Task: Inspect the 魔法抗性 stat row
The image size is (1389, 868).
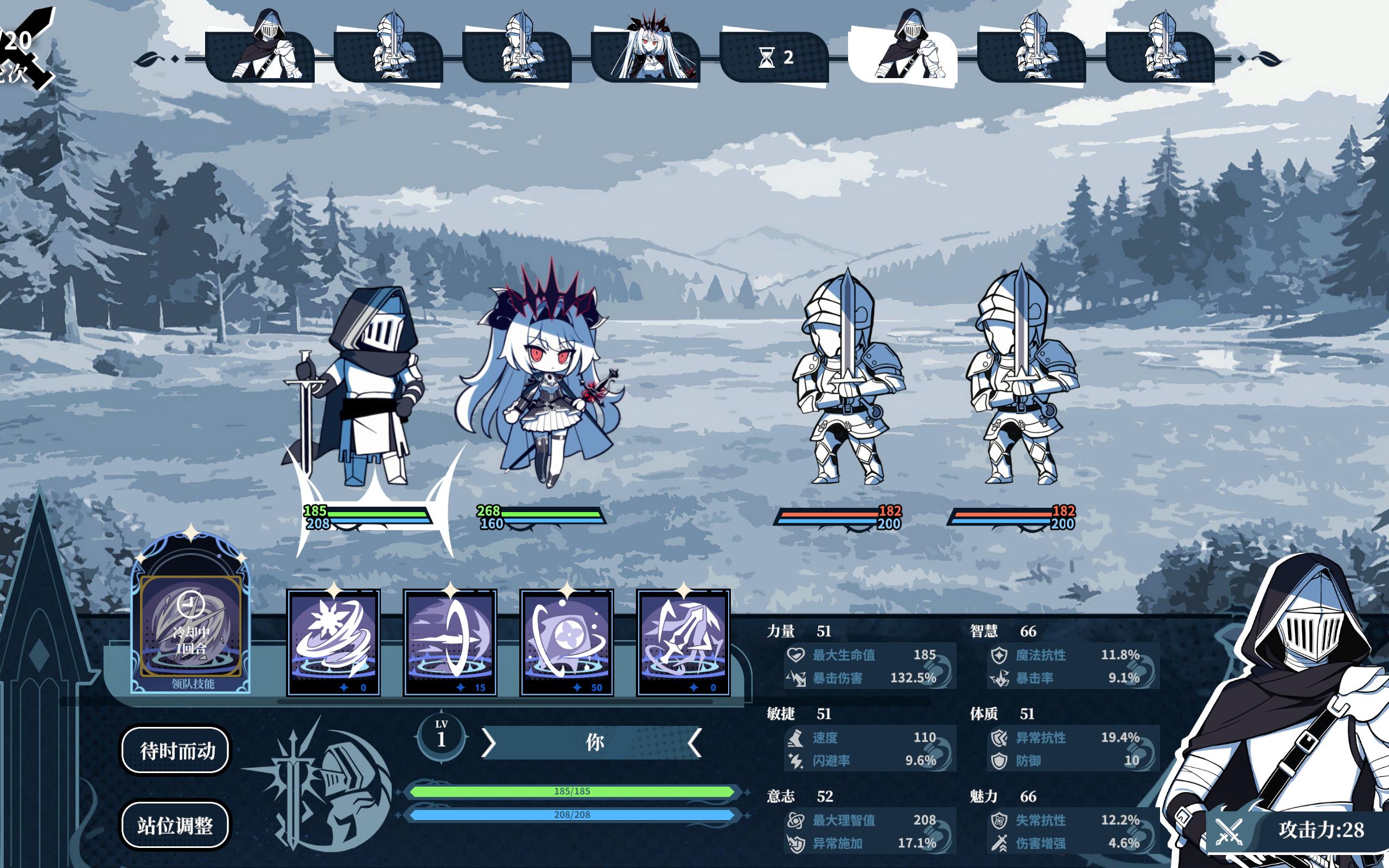Action: click(x=1072, y=655)
